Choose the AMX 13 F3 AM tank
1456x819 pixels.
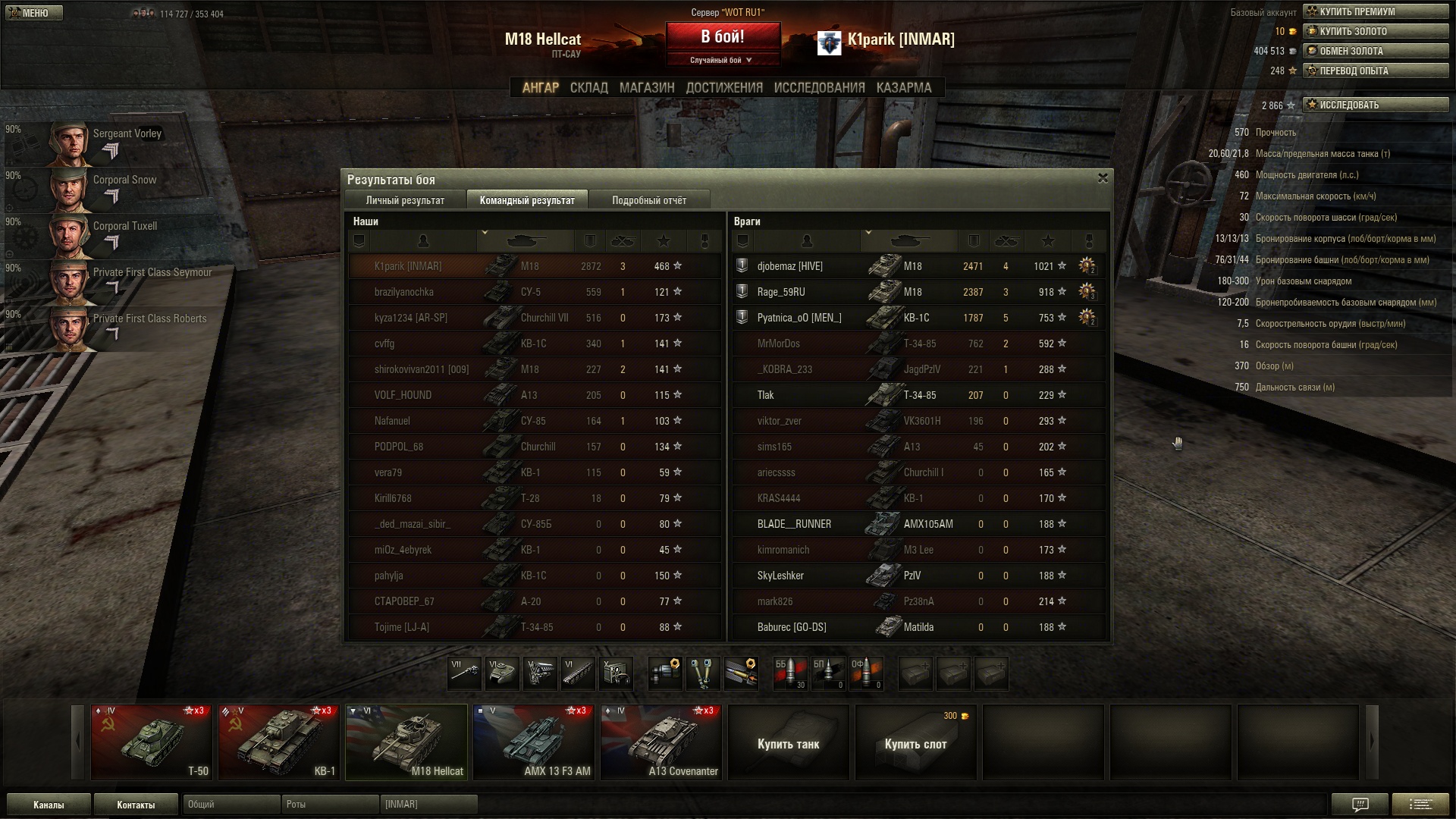pyautogui.click(x=534, y=742)
